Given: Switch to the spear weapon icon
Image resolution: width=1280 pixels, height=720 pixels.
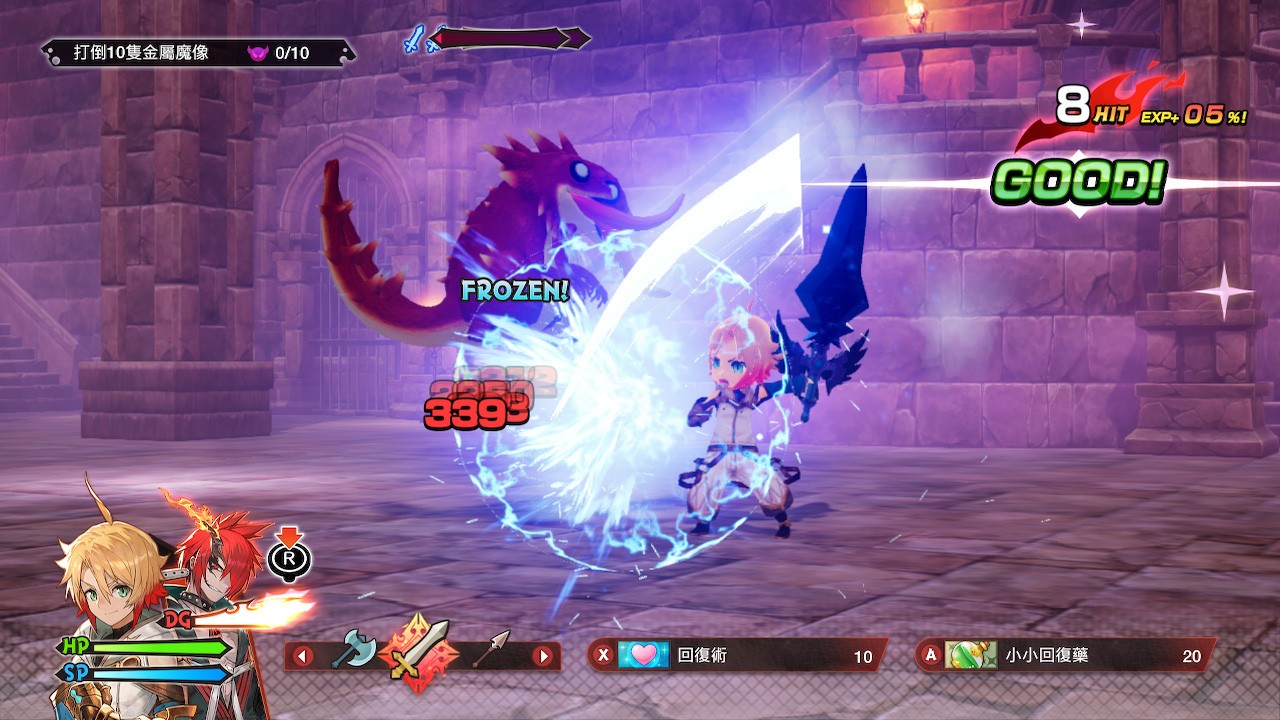Looking at the screenshot, I should (x=491, y=653).
